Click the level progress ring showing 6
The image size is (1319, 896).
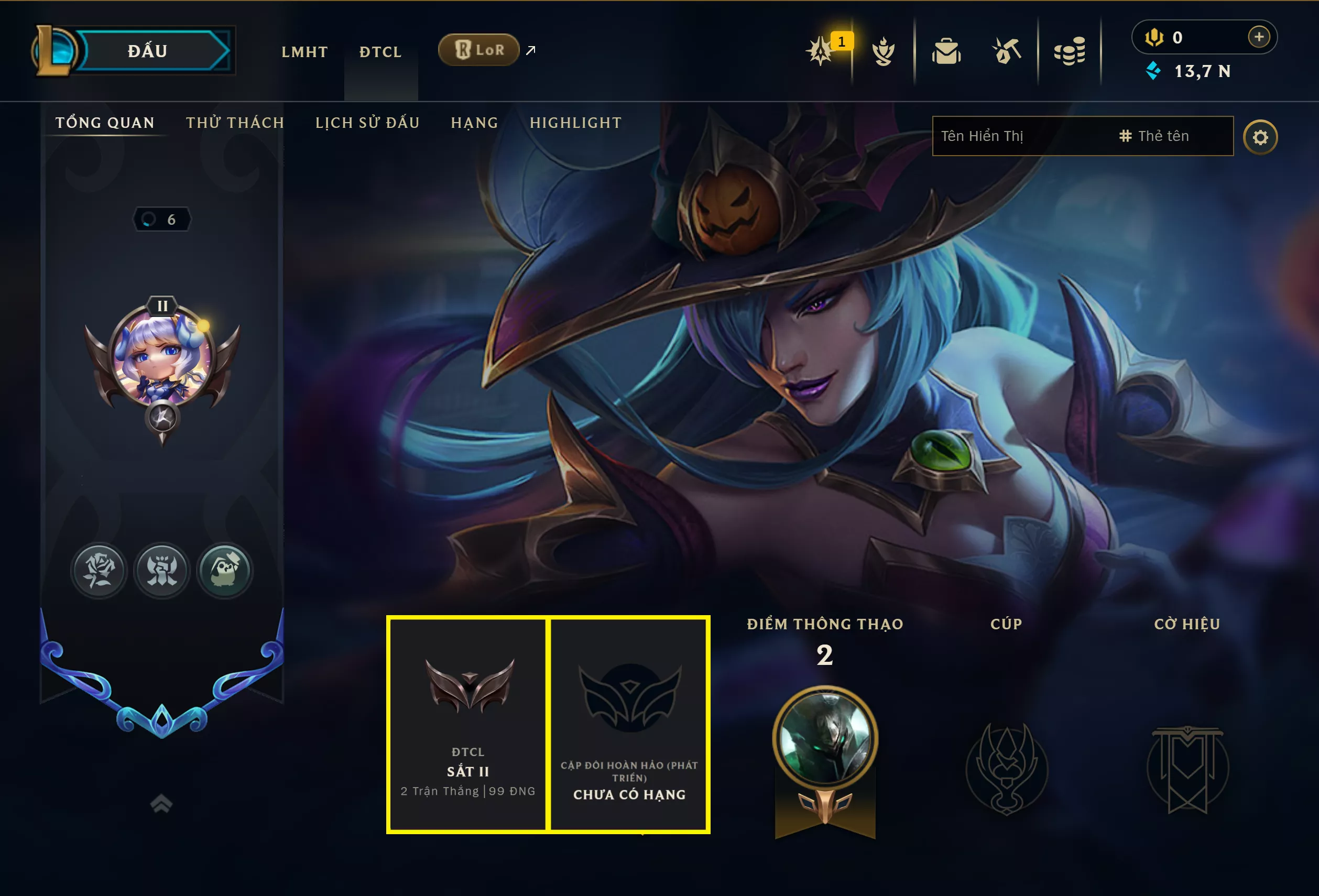click(x=163, y=219)
